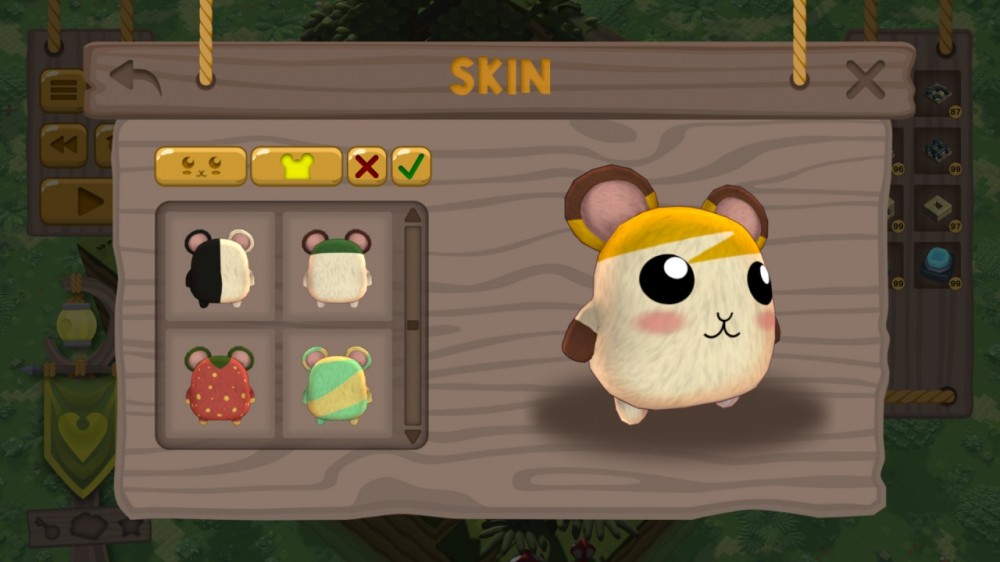
Task: Select the black and white hamster skin
Action: (x=220, y=266)
